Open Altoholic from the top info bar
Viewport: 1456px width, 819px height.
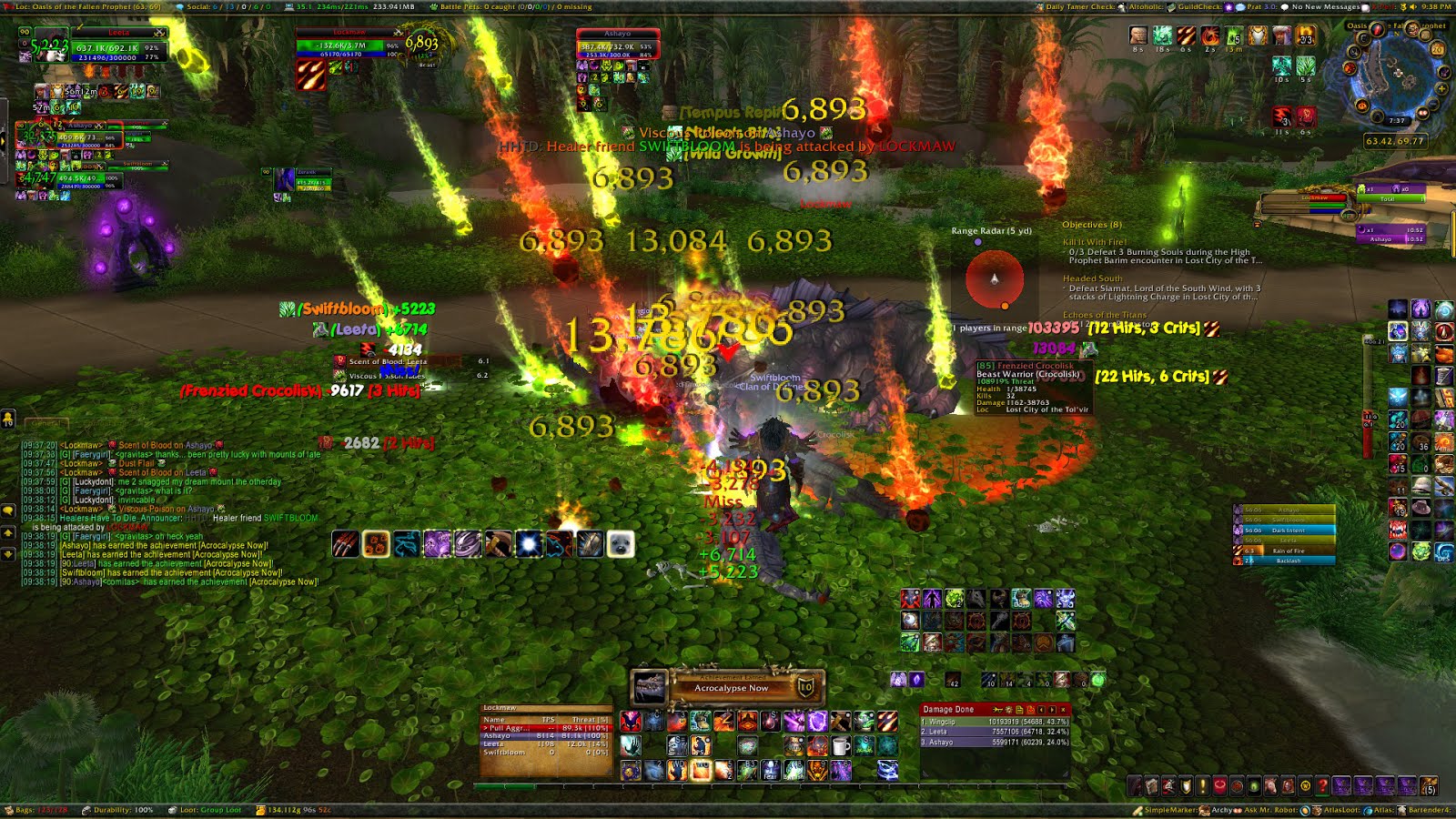tap(1145, 6)
